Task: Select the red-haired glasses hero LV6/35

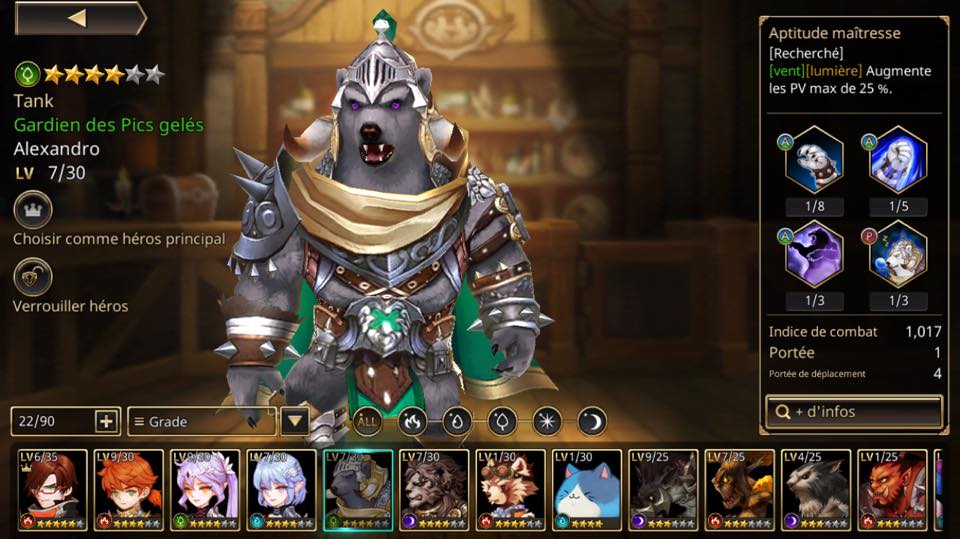Action: click(50, 489)
